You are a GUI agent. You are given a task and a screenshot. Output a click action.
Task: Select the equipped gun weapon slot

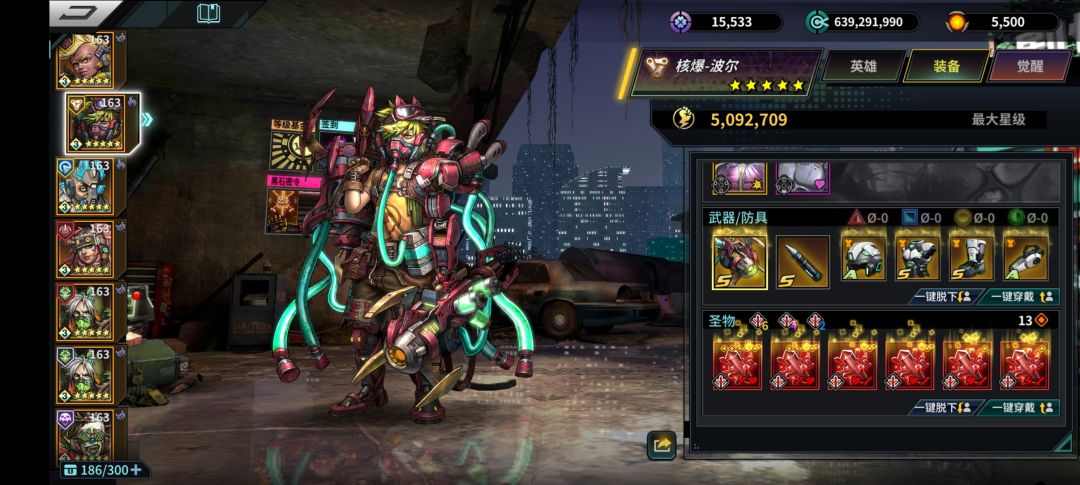(740, 261)
